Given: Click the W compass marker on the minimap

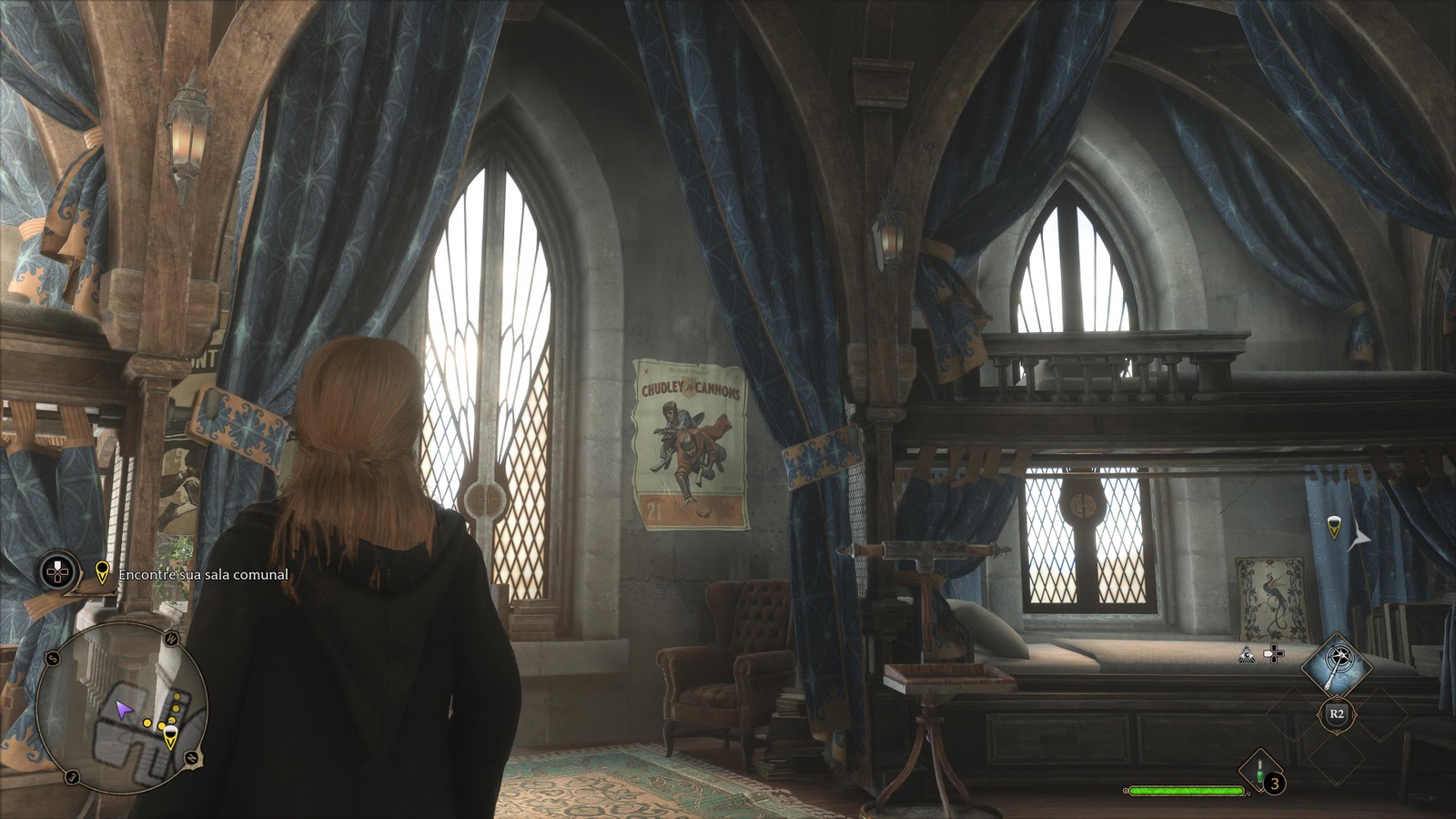Looking at the screenshot, I should tap(171, 637).
